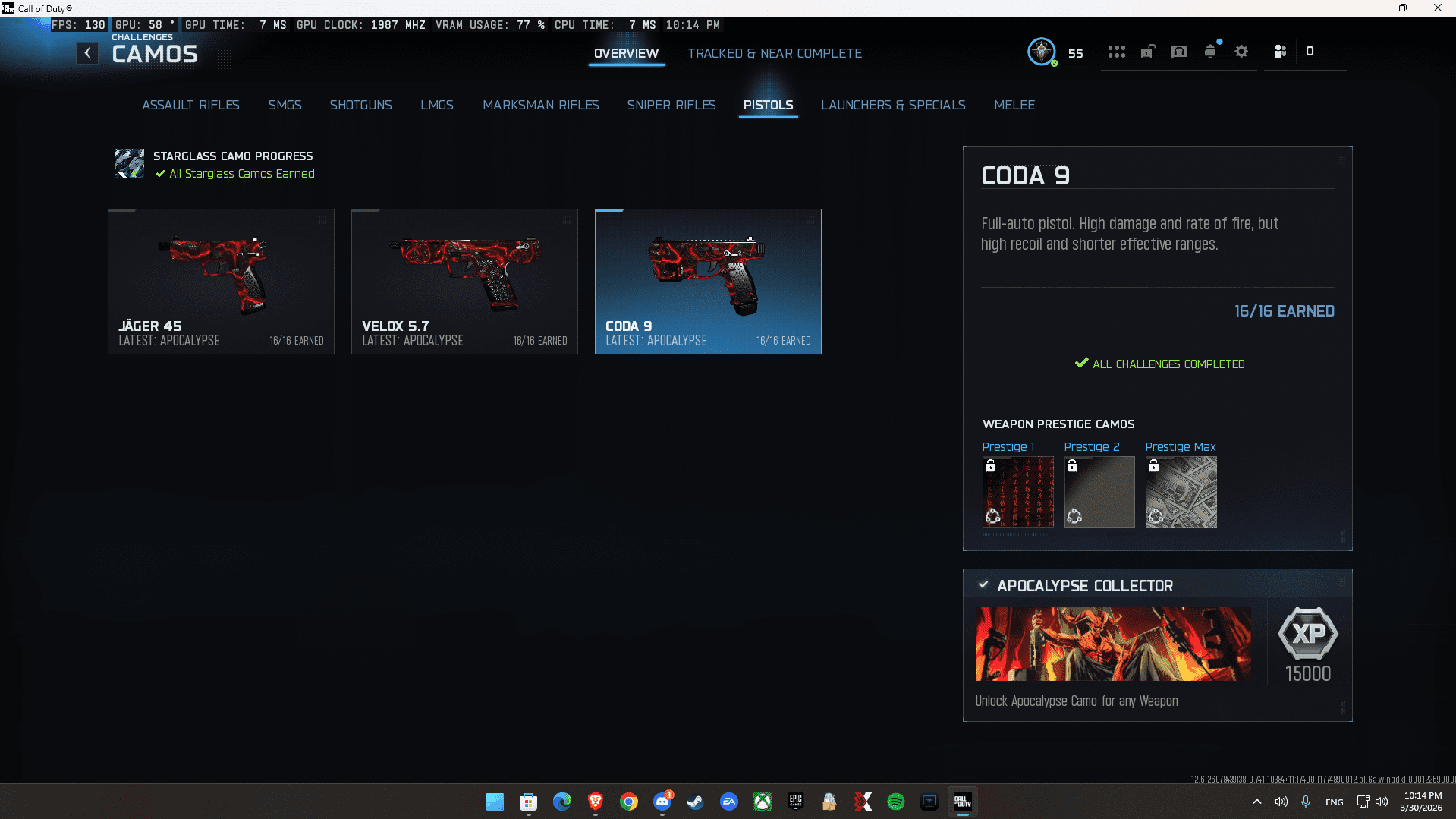Select the Apocalypse Collector completed checkmark

click(983, 584)
